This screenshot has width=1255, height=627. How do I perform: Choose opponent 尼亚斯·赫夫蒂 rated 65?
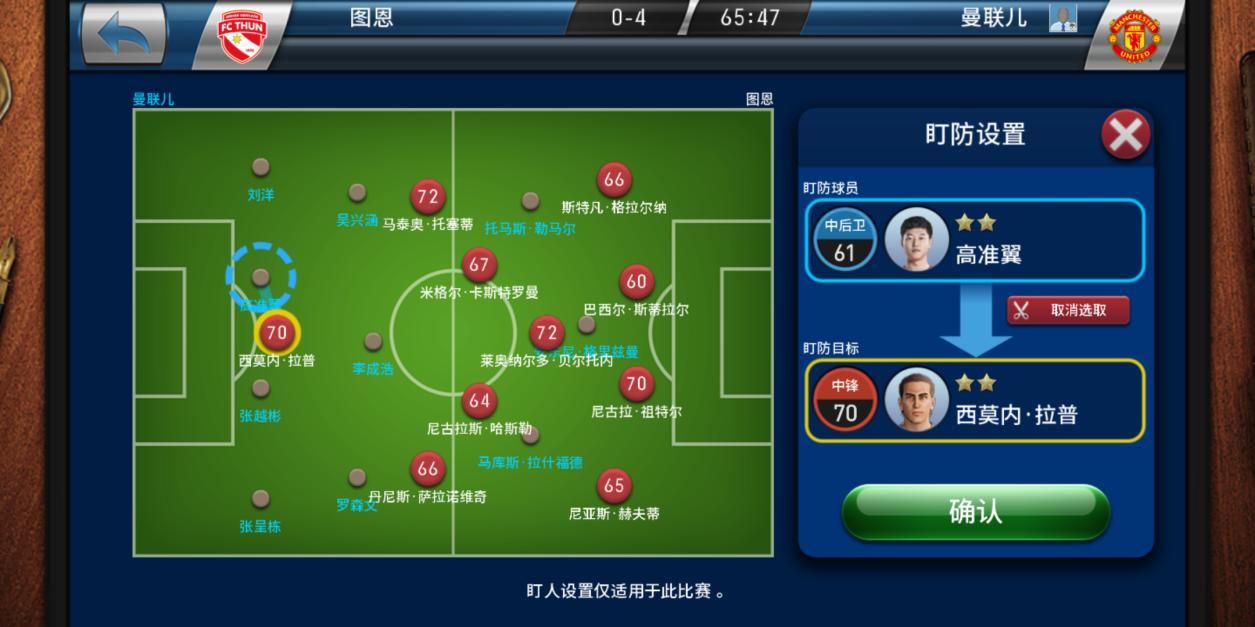[614, 486]
